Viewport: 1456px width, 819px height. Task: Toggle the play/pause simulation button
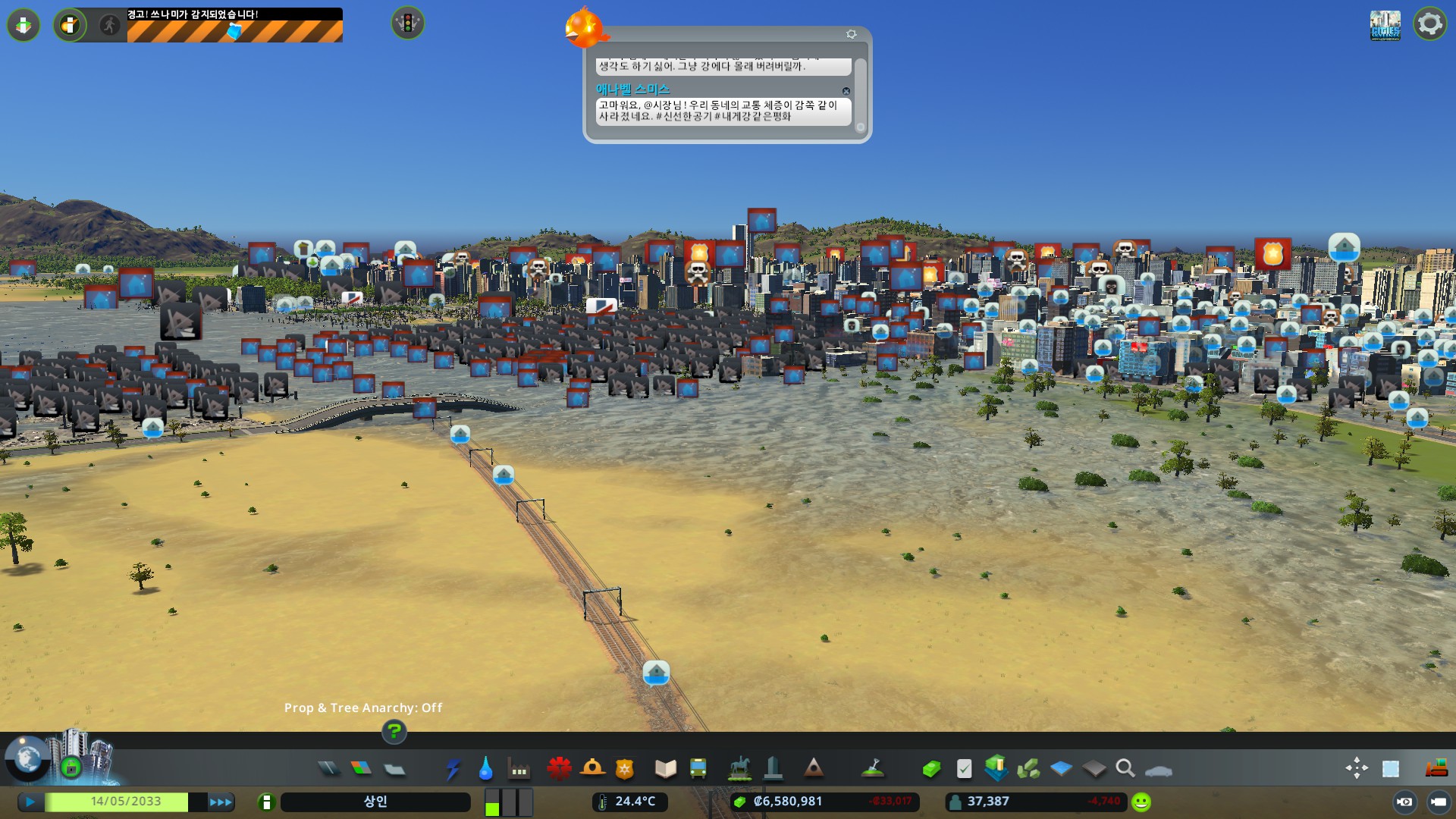(30, 802)
